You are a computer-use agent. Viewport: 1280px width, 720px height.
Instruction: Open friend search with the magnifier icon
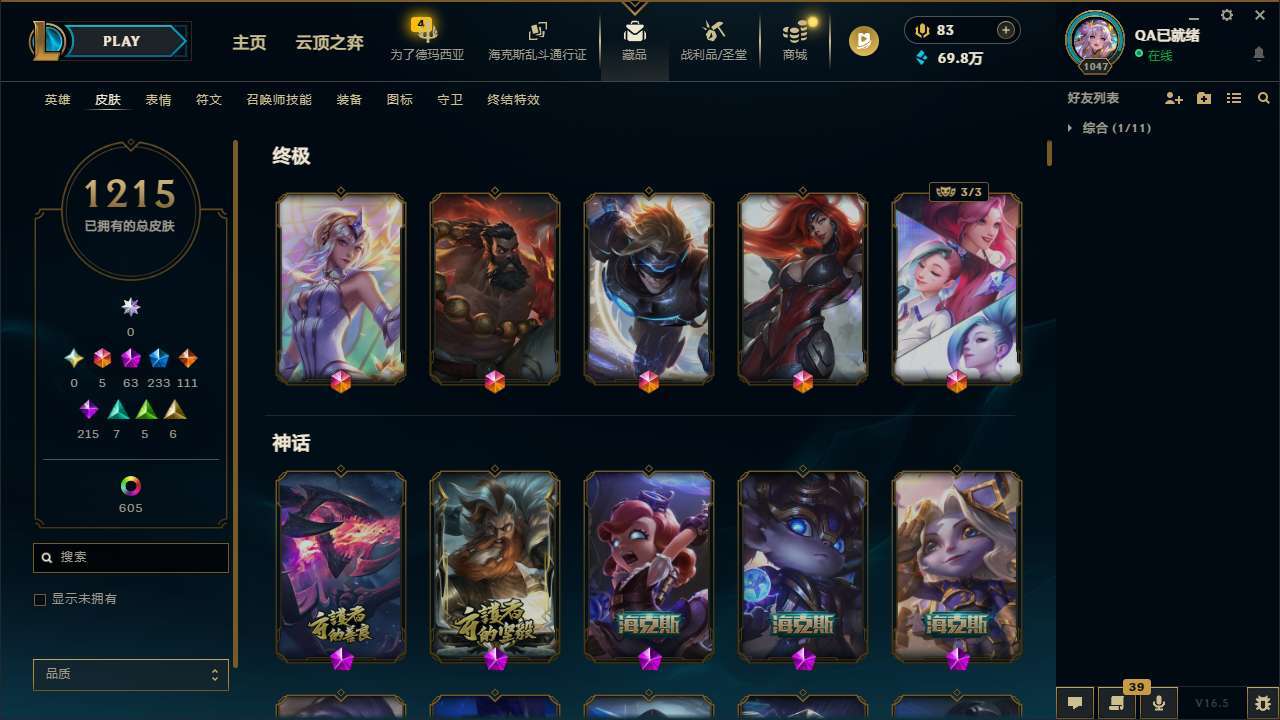point(1264,98)
